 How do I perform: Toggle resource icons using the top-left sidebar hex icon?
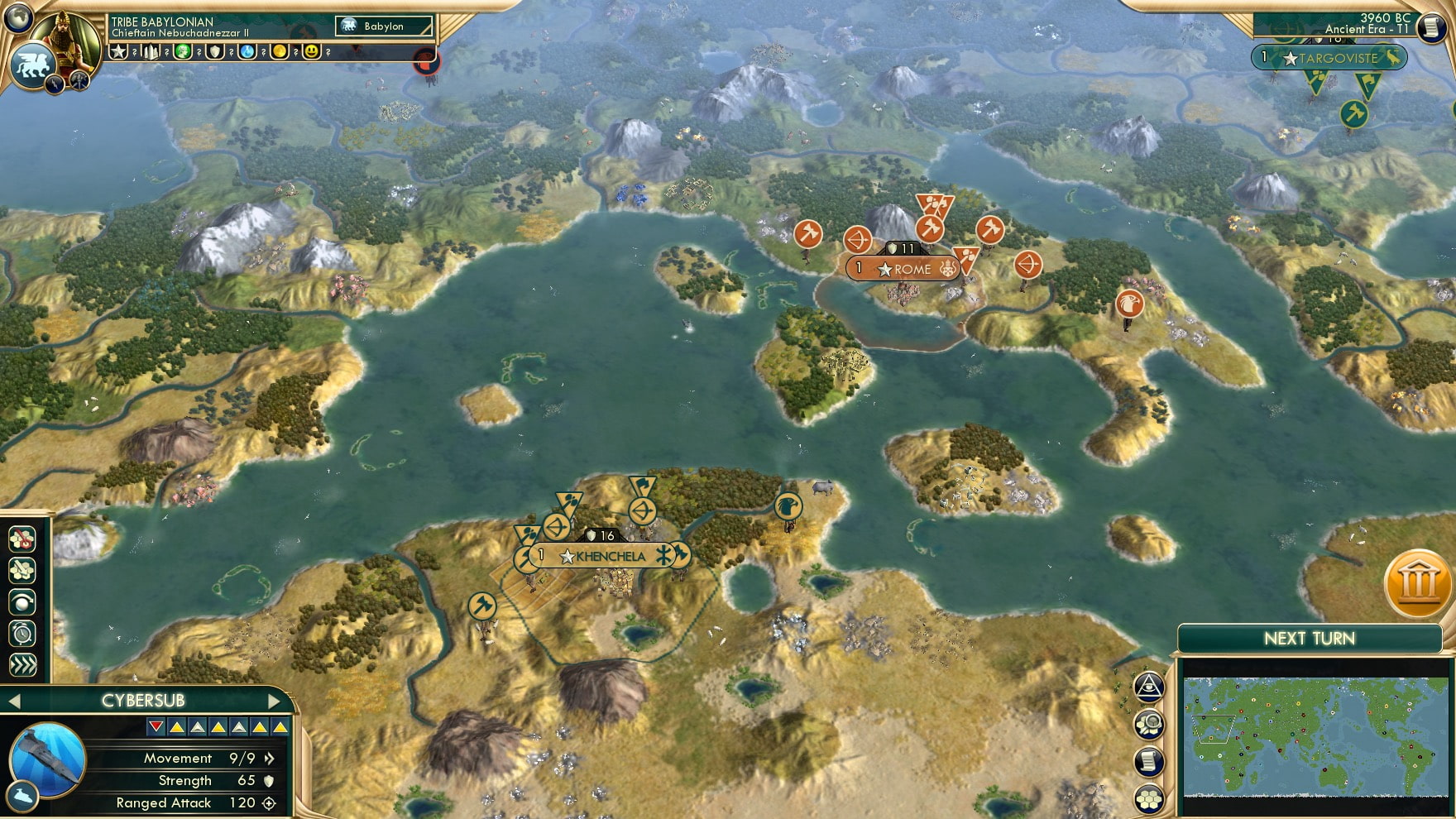(22, 539)
